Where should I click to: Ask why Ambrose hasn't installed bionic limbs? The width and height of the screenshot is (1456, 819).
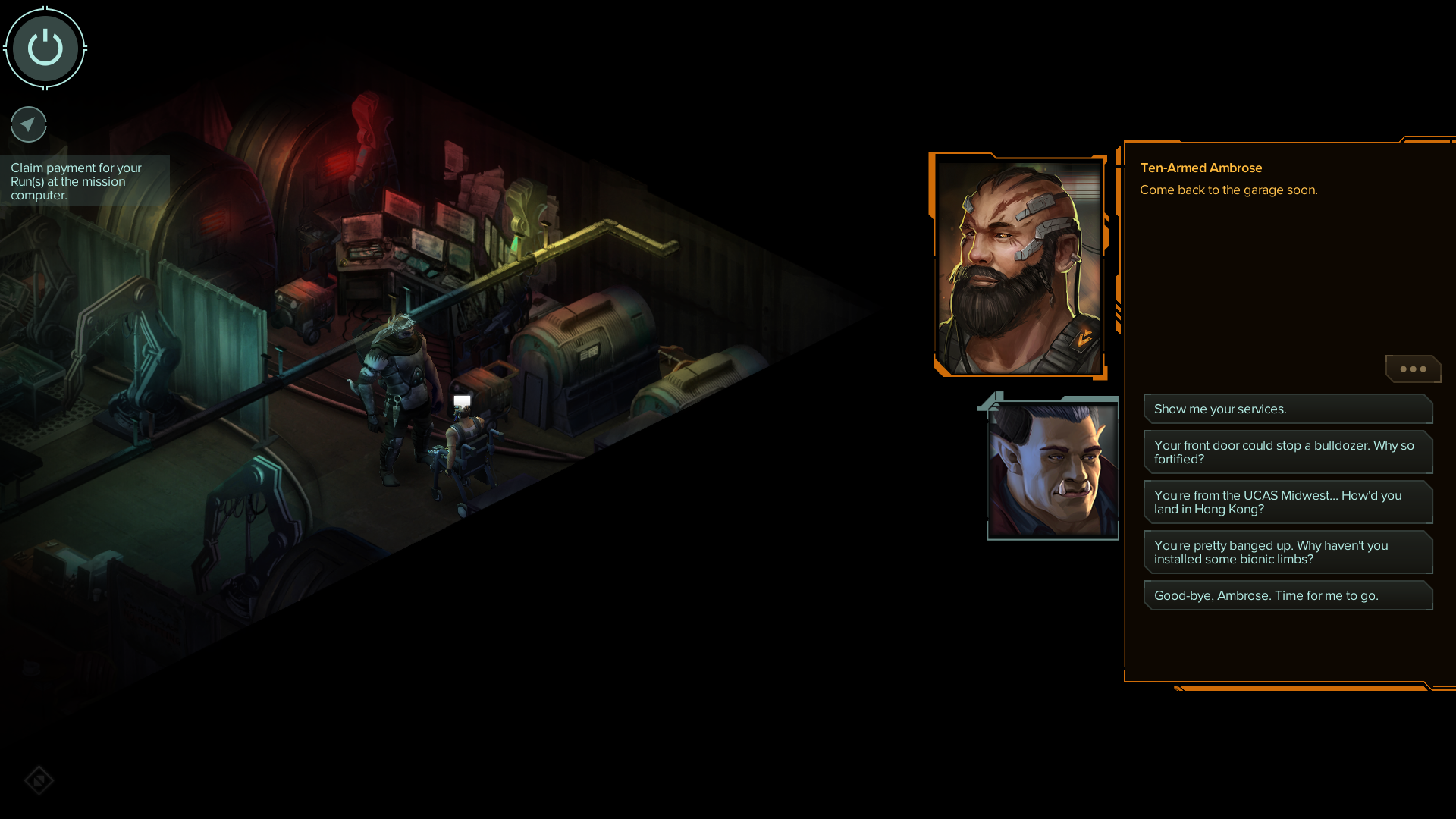point(1287,552)
